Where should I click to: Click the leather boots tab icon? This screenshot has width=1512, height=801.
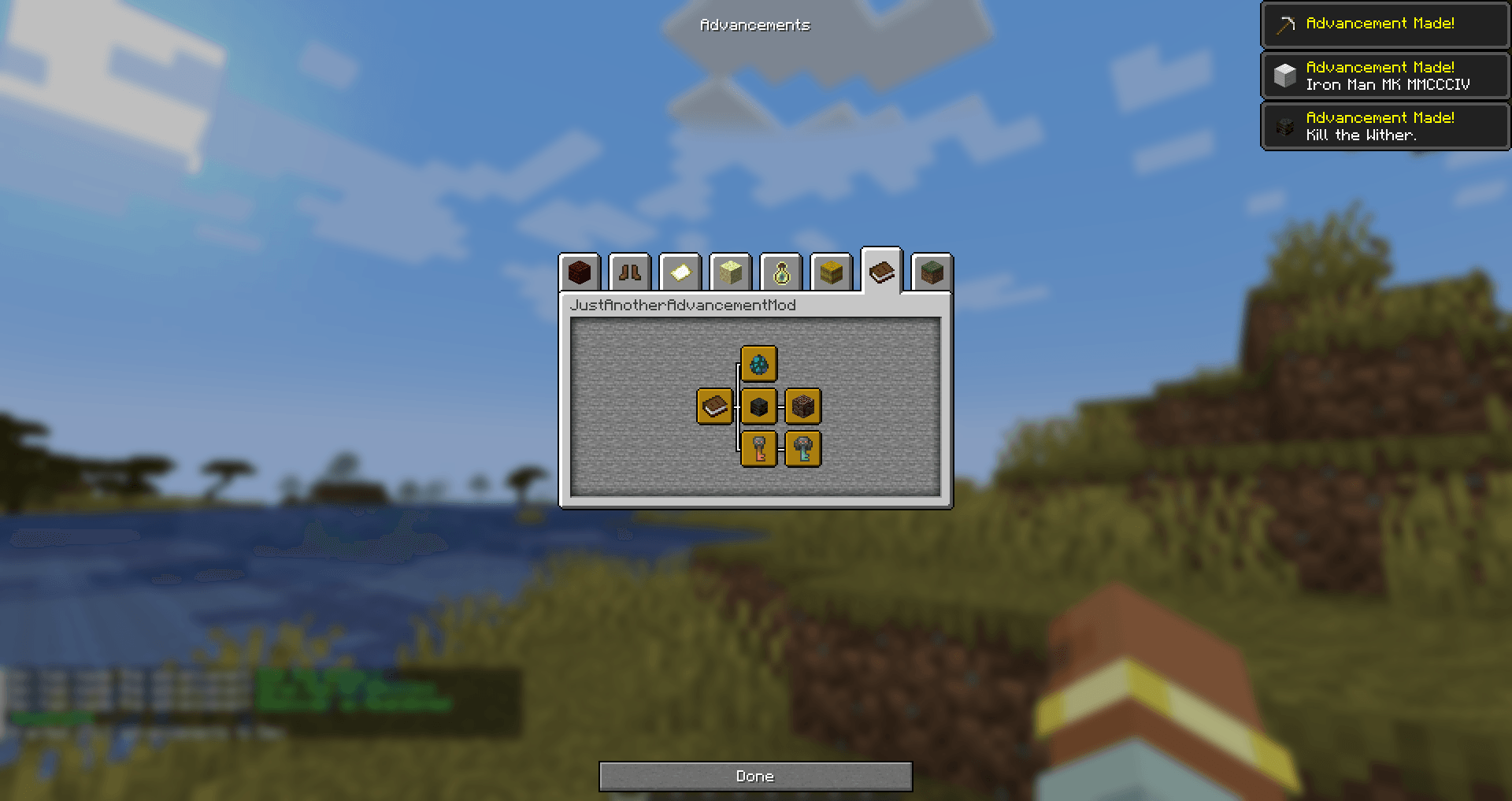click(x=629, y=272)
